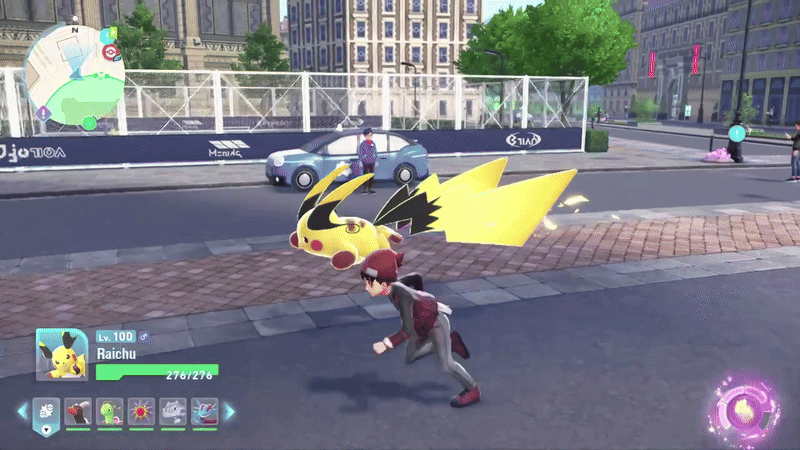Click the green circle marker on minimap

(x=90, y=123)
